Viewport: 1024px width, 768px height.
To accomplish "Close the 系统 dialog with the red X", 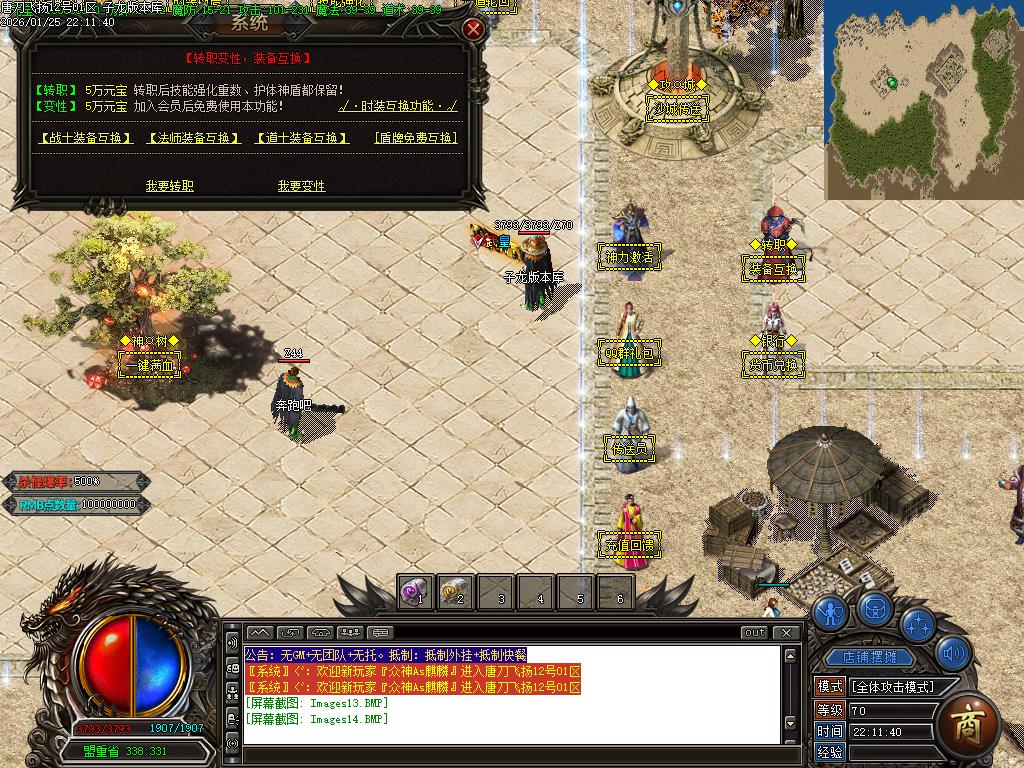I will [473, 29].
